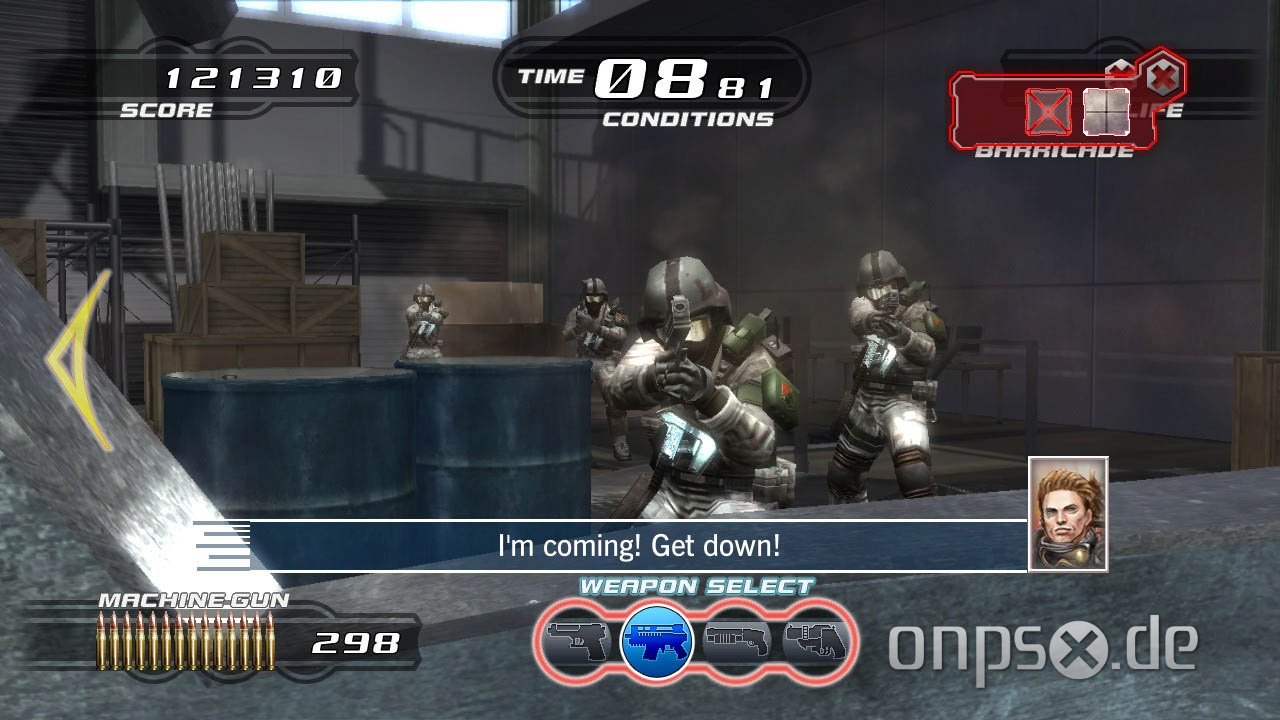This screenshot has height=720, width=1280.
Task: Expand the CONDITIONS display
Action: click(x=690, y=117)
